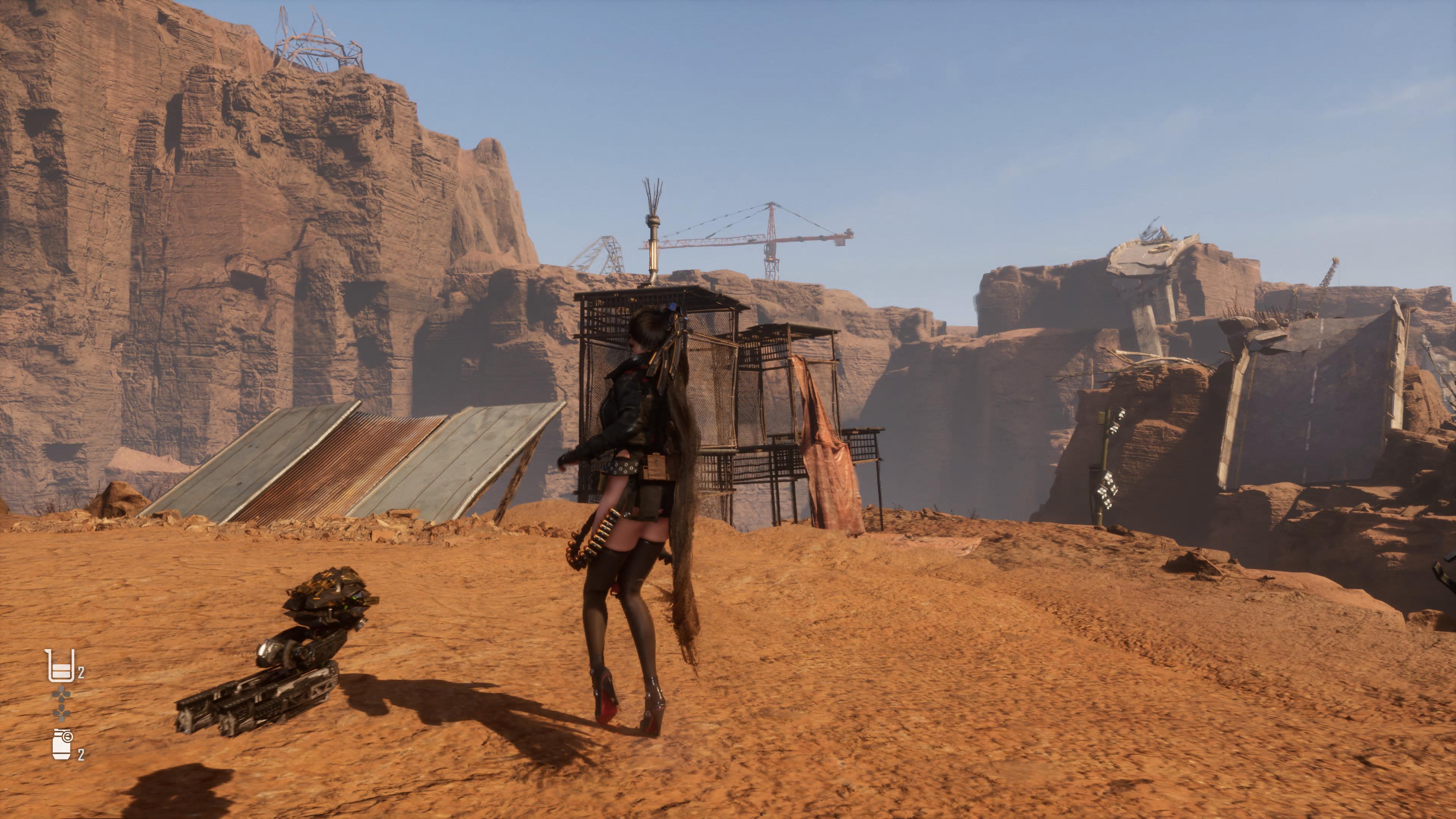This screenshot has width=1456, height=819.
Task: Use the healing tumbler beaker item
Action: pyautogui.click(x=60, y=666)
